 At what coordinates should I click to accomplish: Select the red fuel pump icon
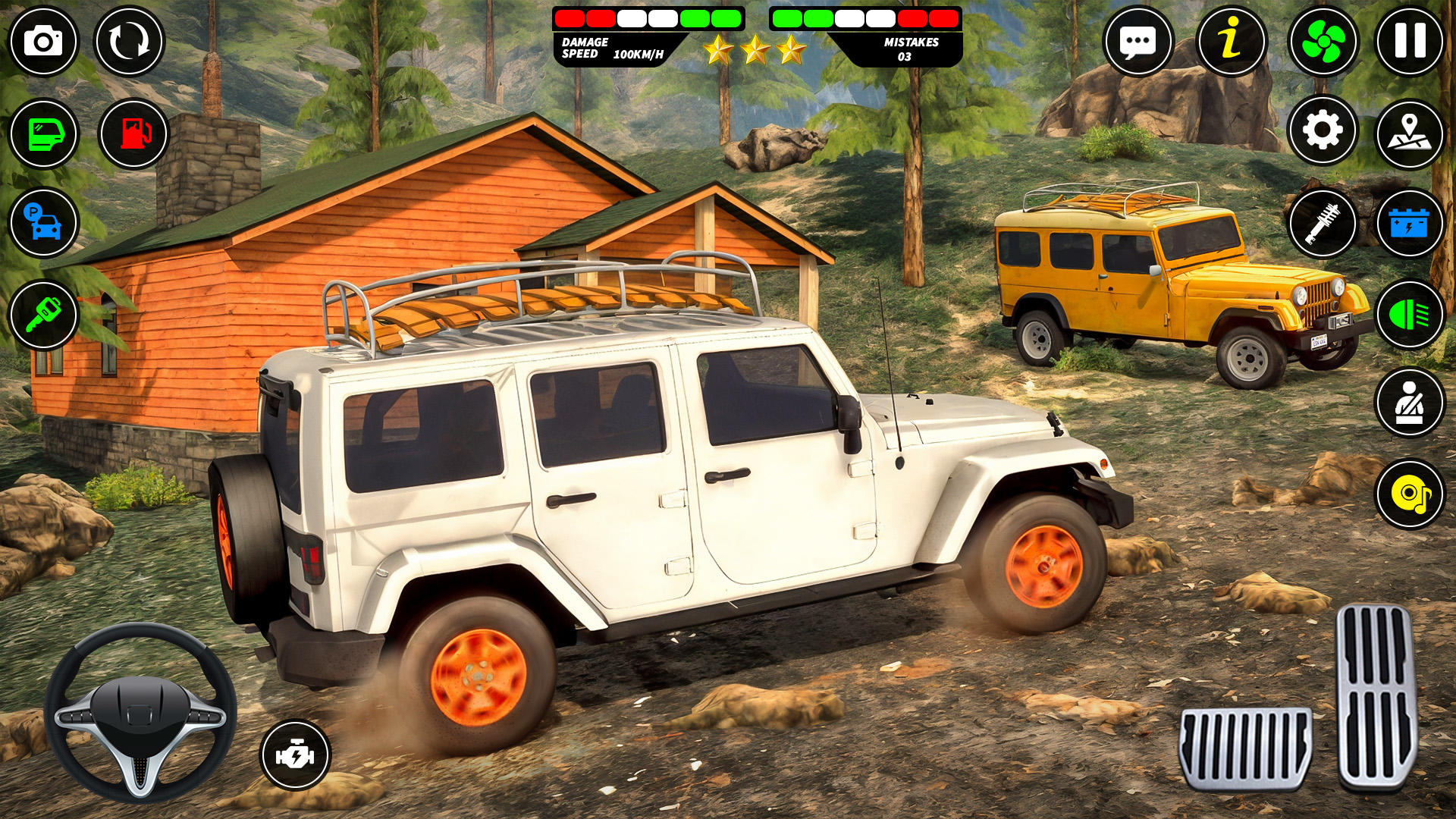[x=133, y=134]
